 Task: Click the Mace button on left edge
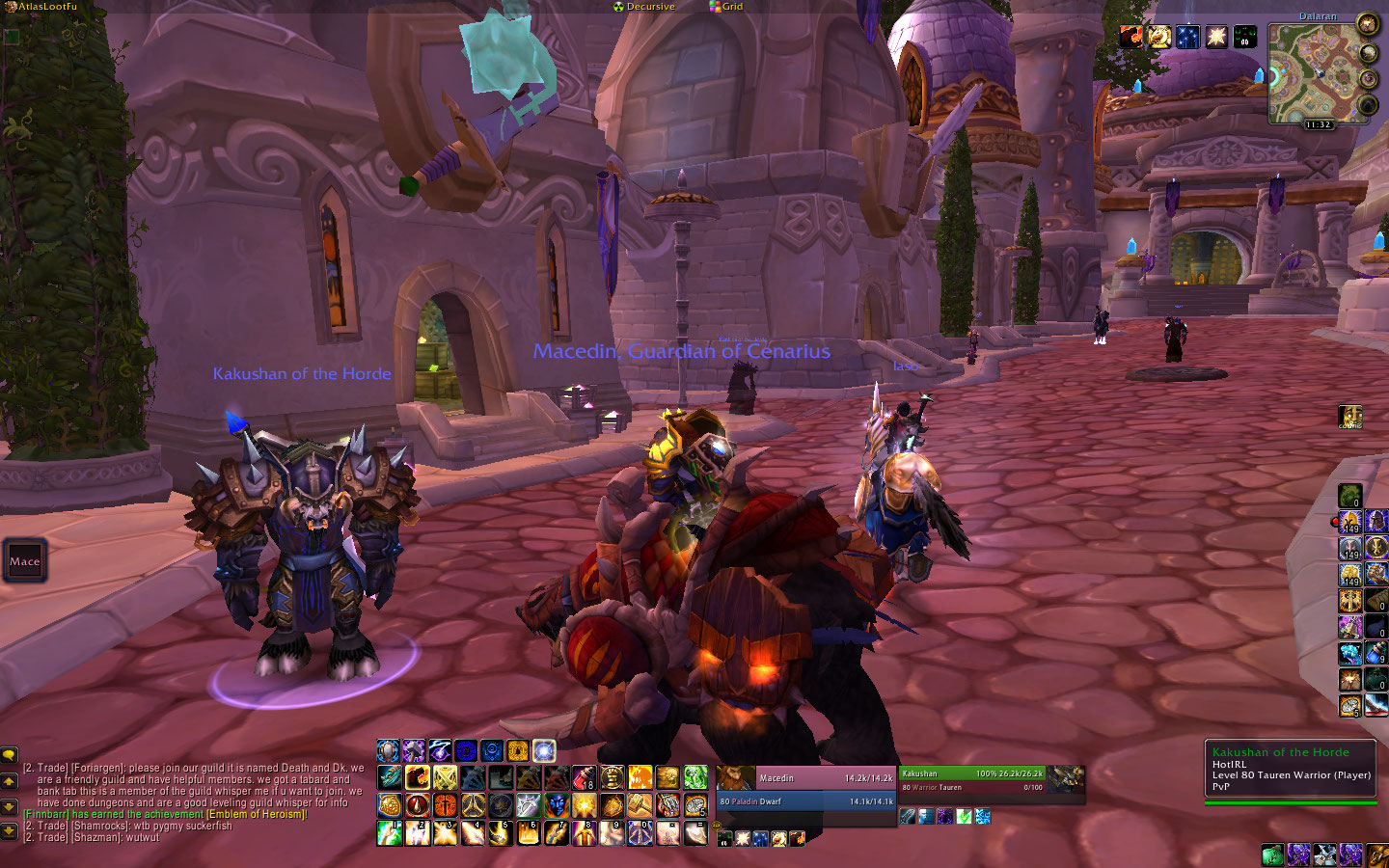[25, 561]
